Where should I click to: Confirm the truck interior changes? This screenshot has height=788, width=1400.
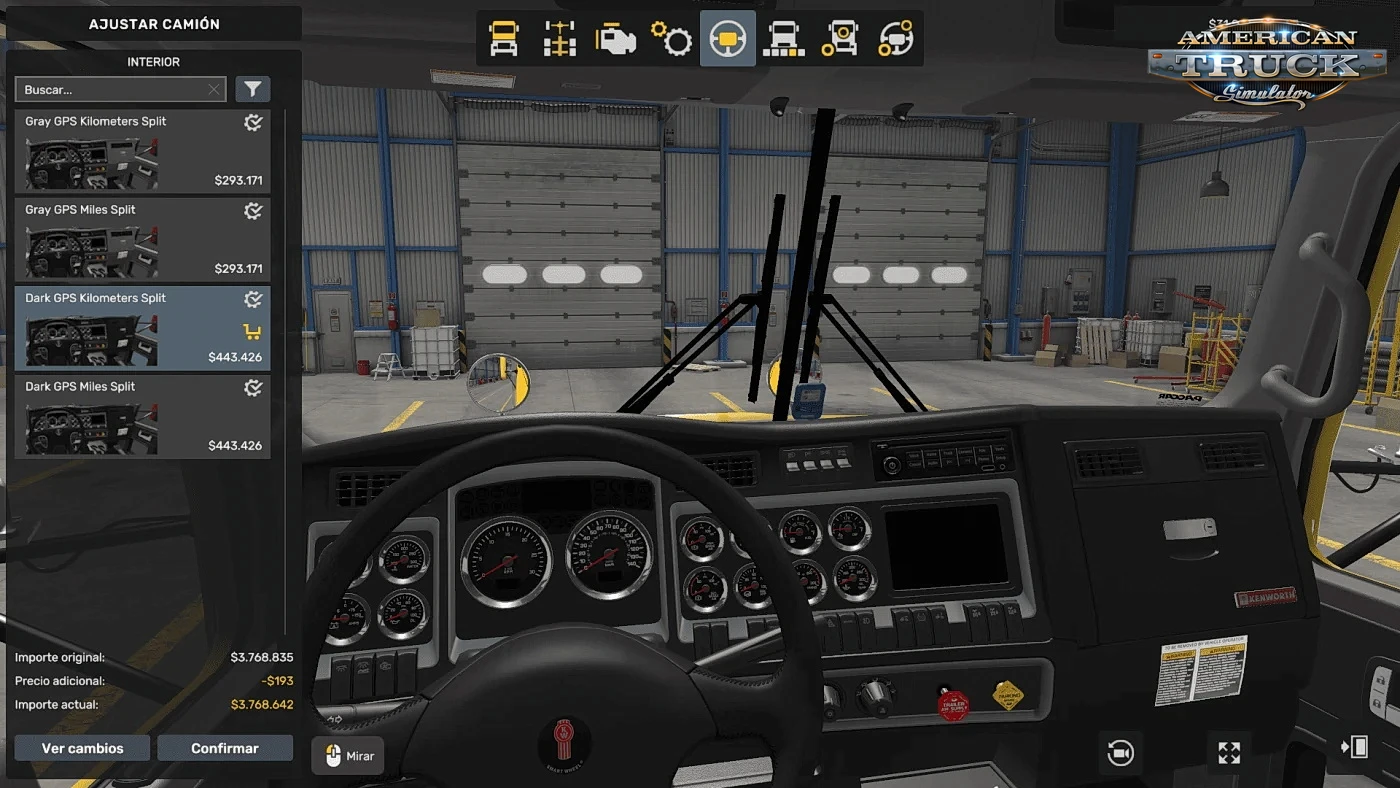point(225,748)
